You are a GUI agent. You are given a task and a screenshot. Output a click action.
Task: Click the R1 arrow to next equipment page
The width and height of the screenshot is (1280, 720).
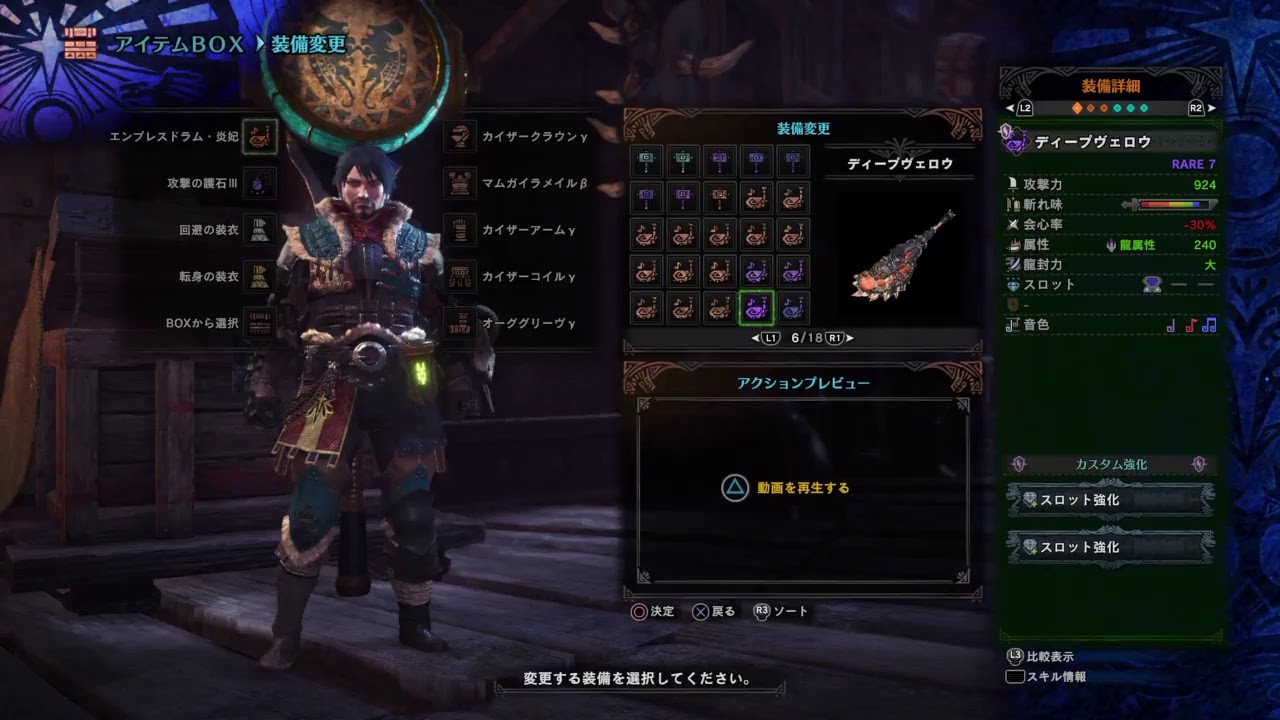(836, 338)
